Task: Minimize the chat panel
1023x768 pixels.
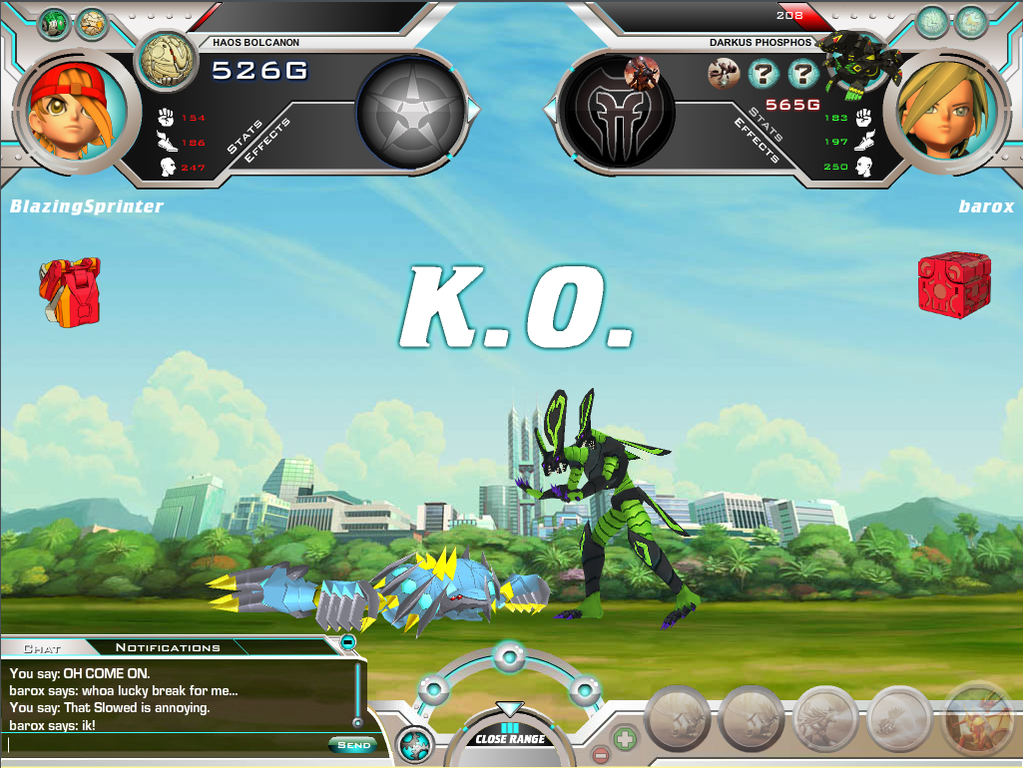Action: click(x=347, y=641)
